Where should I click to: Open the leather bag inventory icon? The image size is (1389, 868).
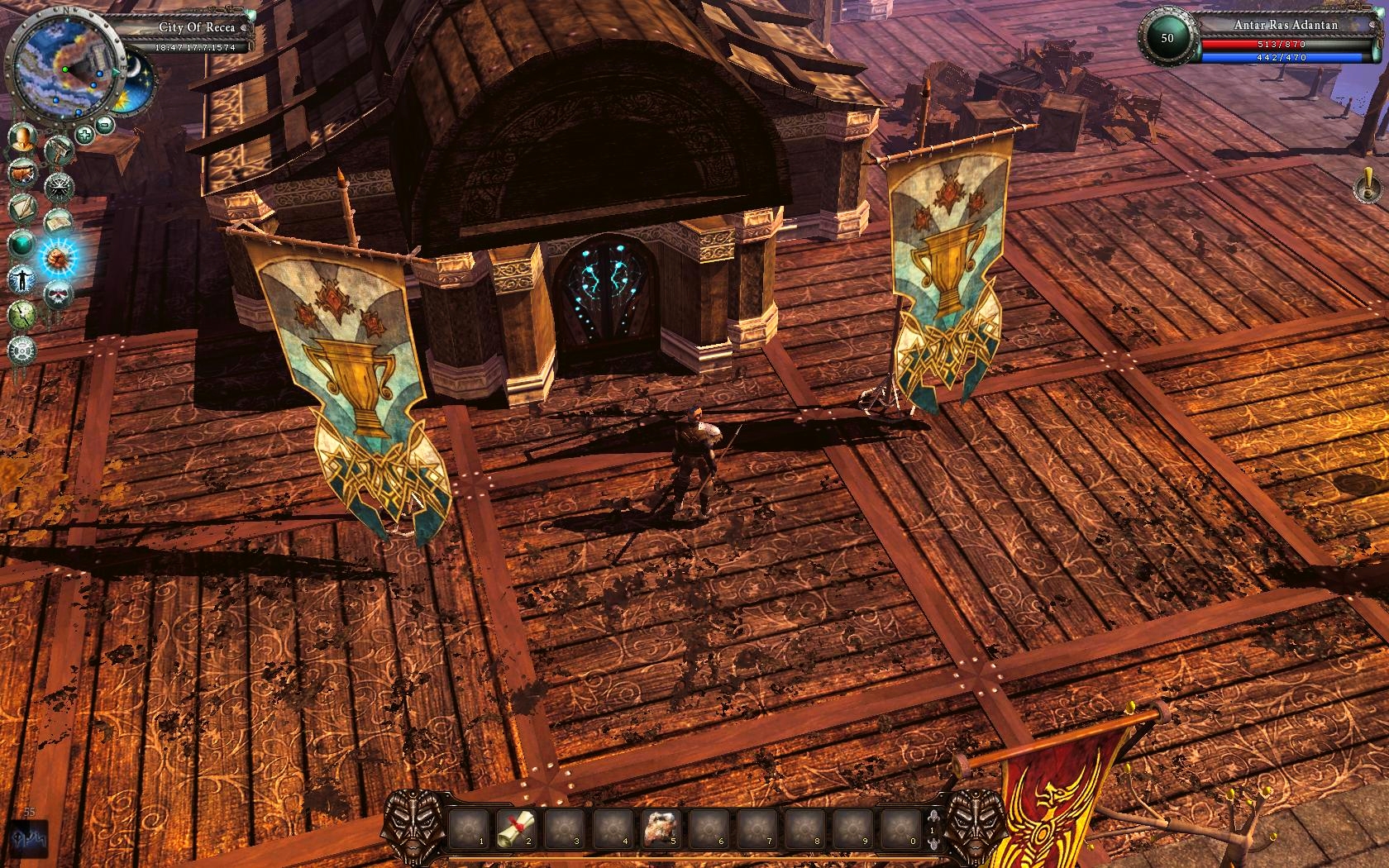(x=22, y=174)
